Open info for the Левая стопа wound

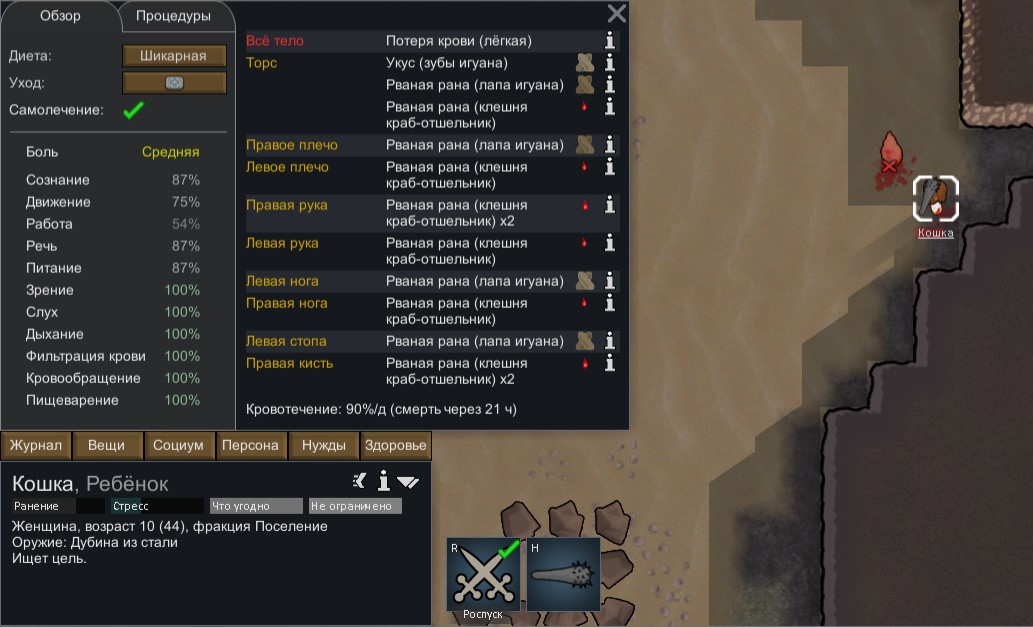tap(609, 341)
